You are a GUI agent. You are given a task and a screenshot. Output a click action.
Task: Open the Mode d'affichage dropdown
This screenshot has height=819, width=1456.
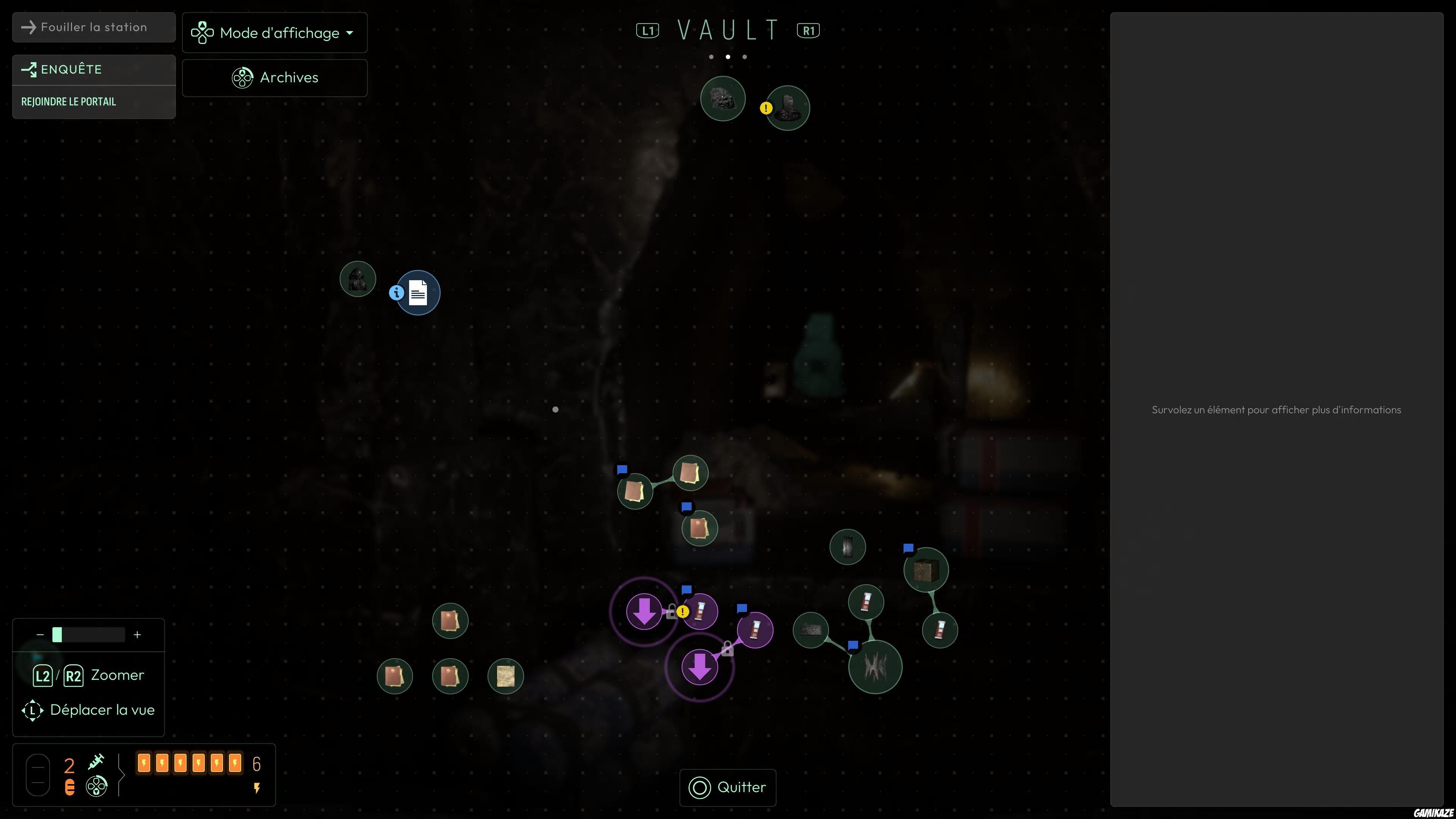(x=275, y=33)
